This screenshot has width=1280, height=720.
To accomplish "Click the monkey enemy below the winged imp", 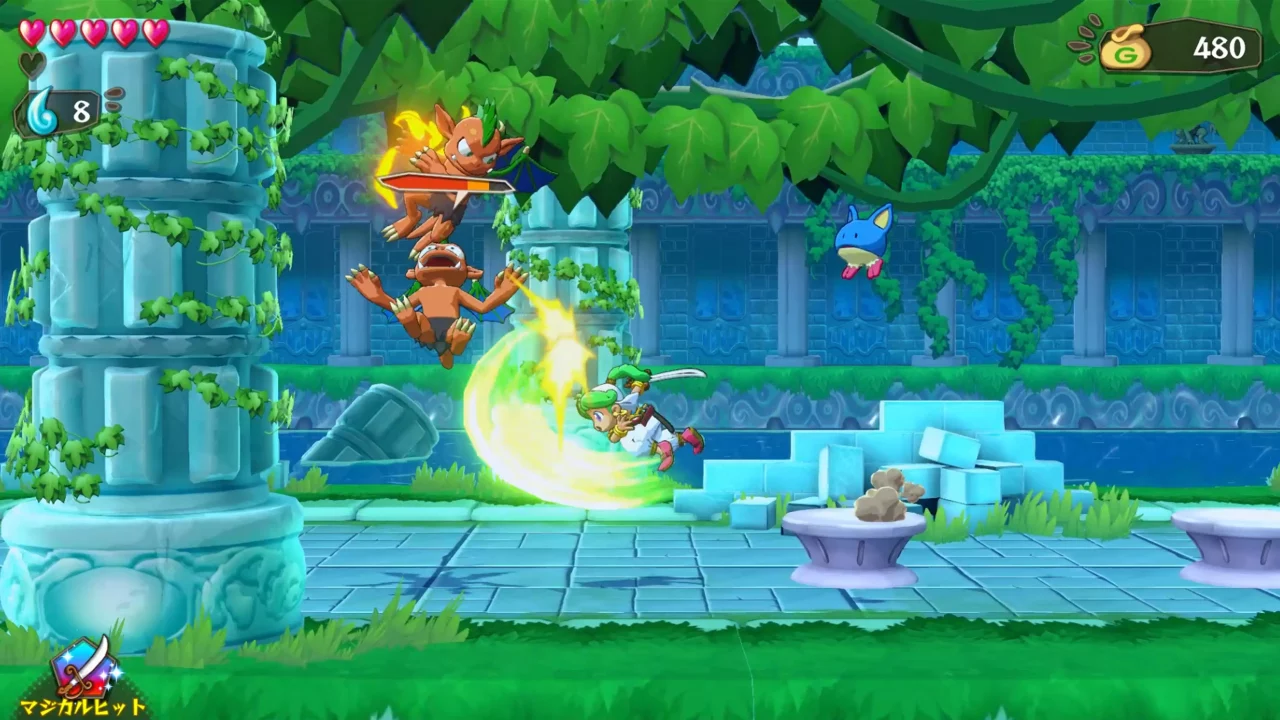I will (x=440, y=285).
